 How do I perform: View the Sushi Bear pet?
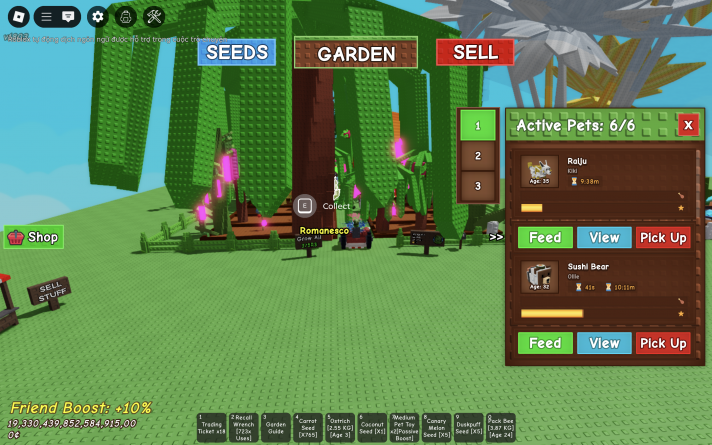pyautogui.click(x=604, y=343)
